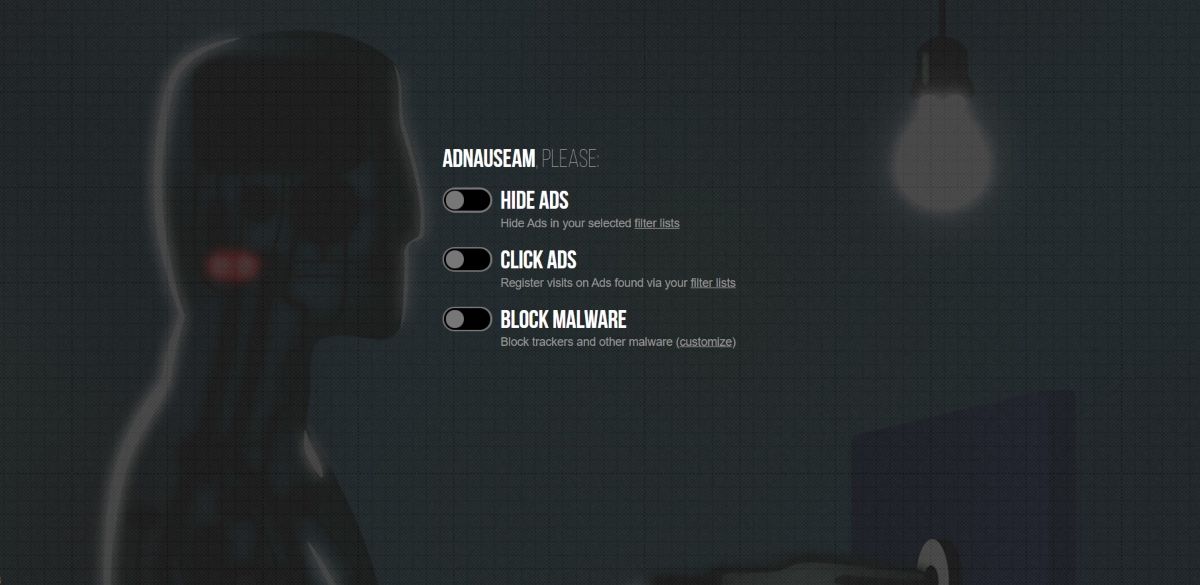Image resolution: width=1200 pixels, height=585 pixels.
Task: Follow the customize link under Block Malware
Action: point(706,342)
